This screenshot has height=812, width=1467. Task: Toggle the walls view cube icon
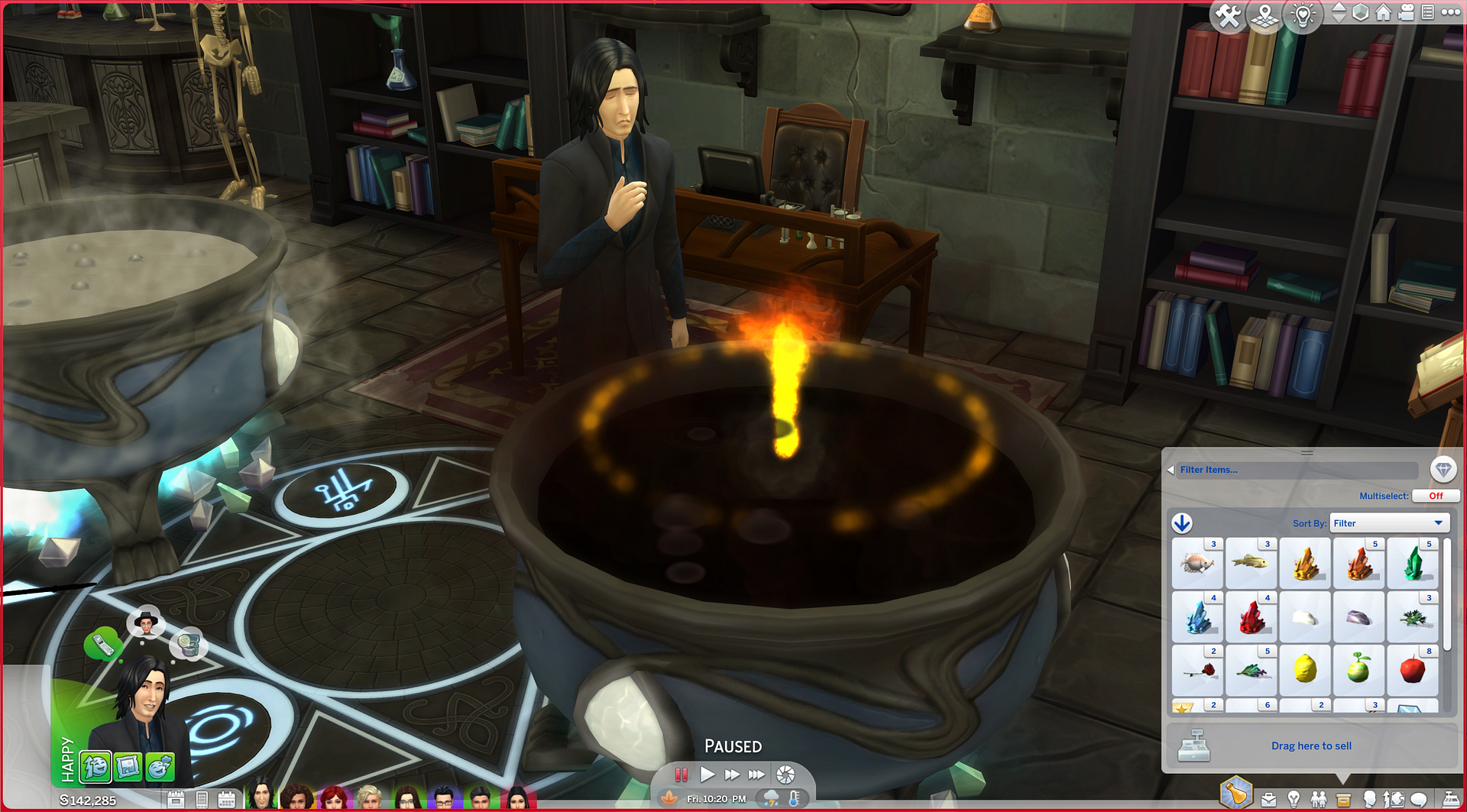pos(1361,13)
